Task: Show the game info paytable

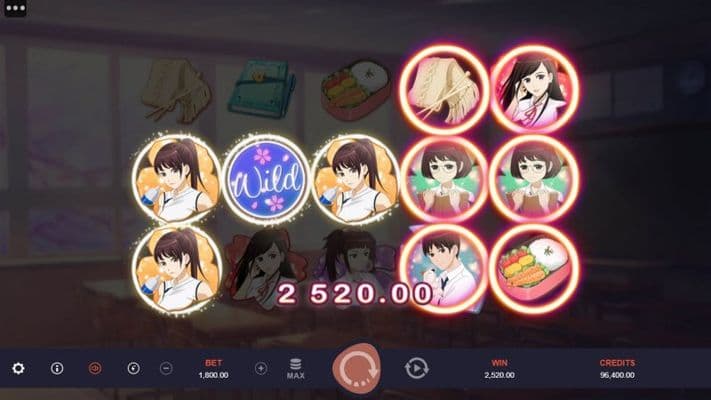Action: (57, 368)
